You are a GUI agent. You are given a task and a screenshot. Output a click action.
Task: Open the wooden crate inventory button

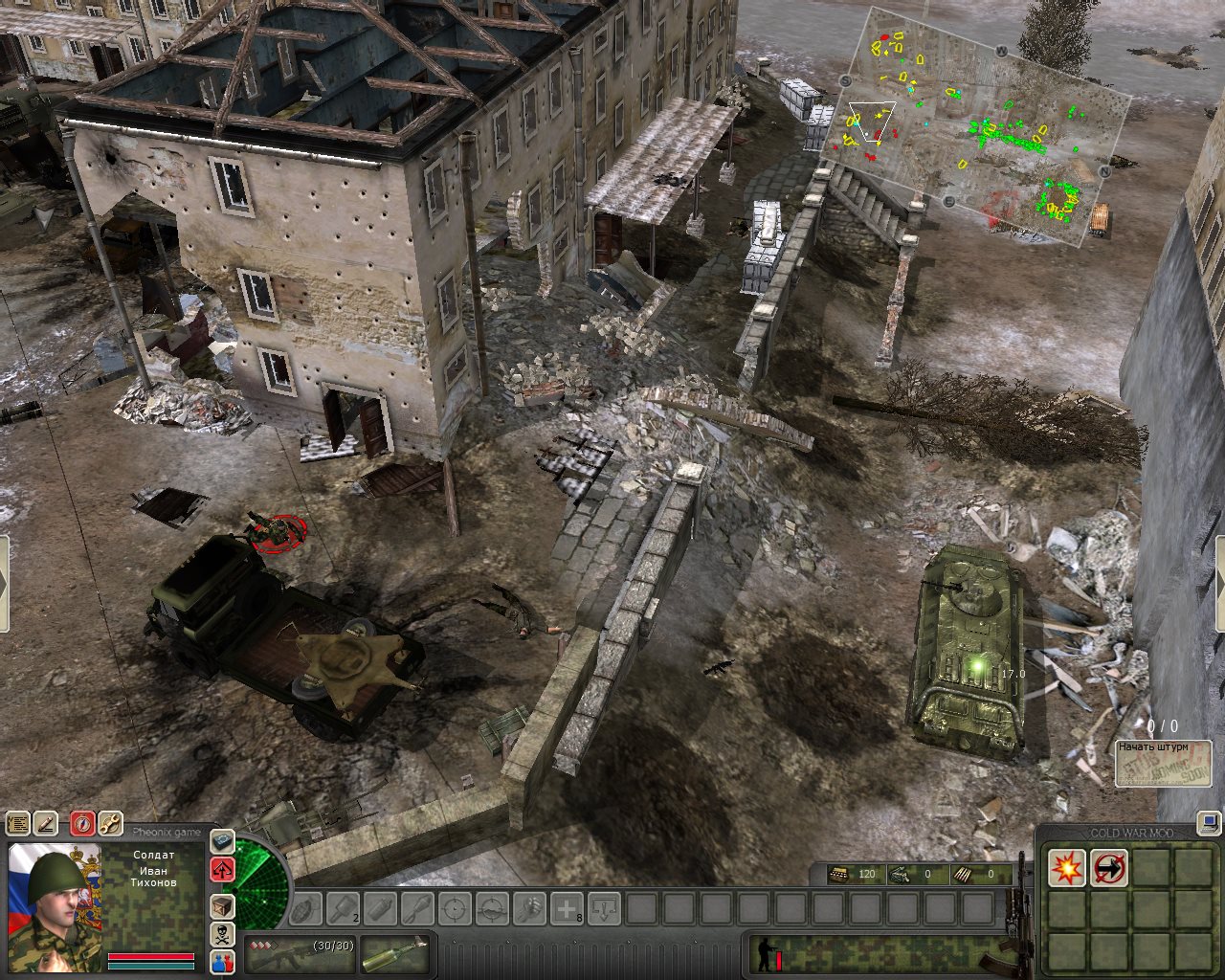point(223,905)
